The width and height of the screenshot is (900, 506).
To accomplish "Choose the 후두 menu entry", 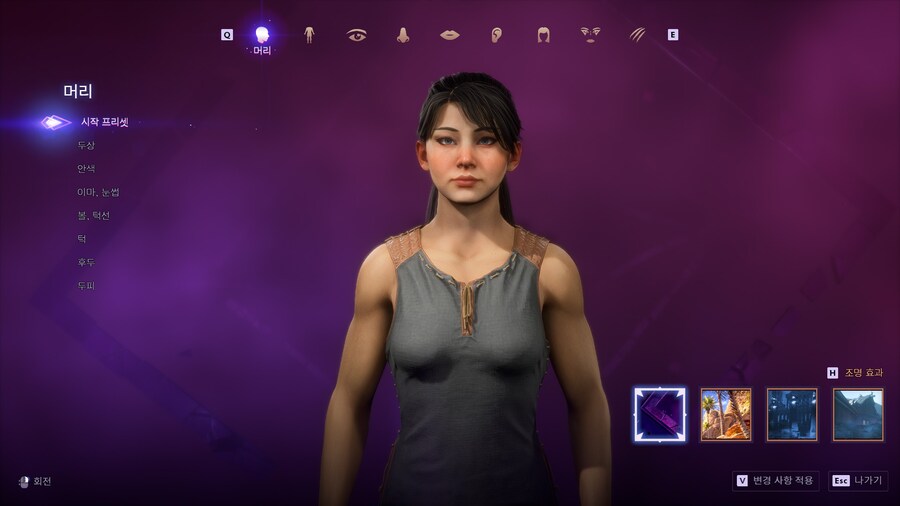I will [86, 263].
